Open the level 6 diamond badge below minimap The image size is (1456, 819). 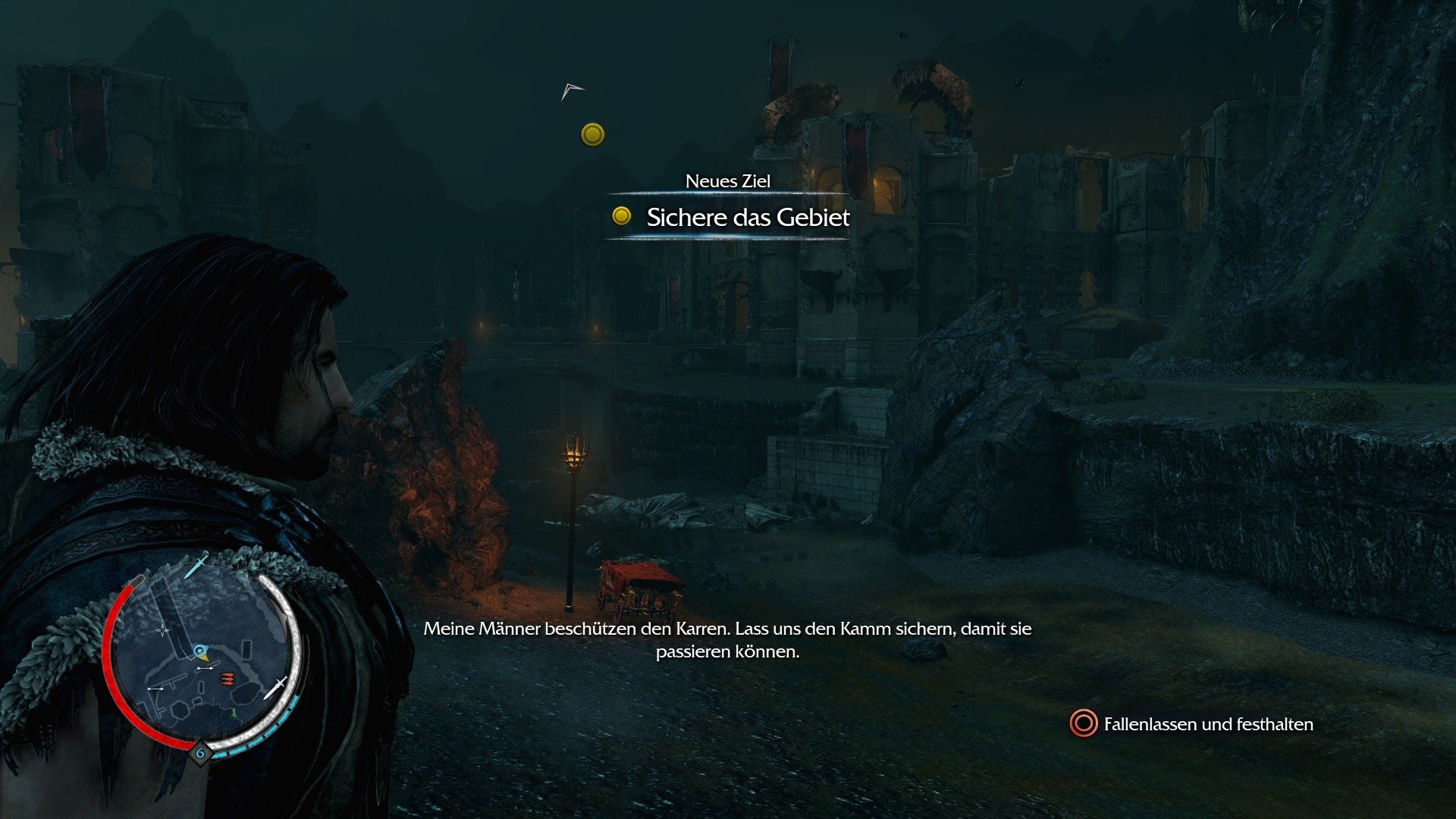201,752
